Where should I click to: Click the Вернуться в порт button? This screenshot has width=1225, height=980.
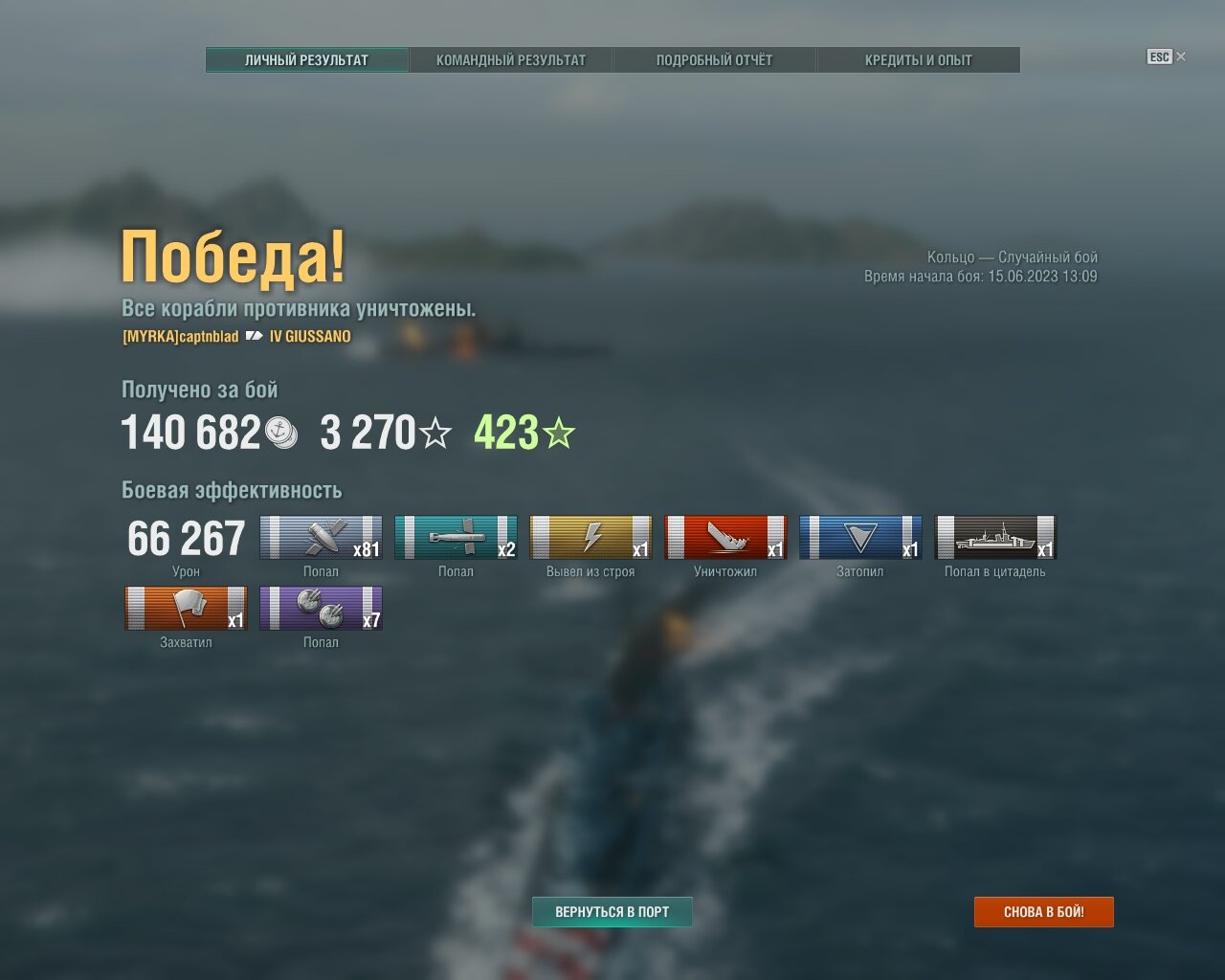point(612,912)
